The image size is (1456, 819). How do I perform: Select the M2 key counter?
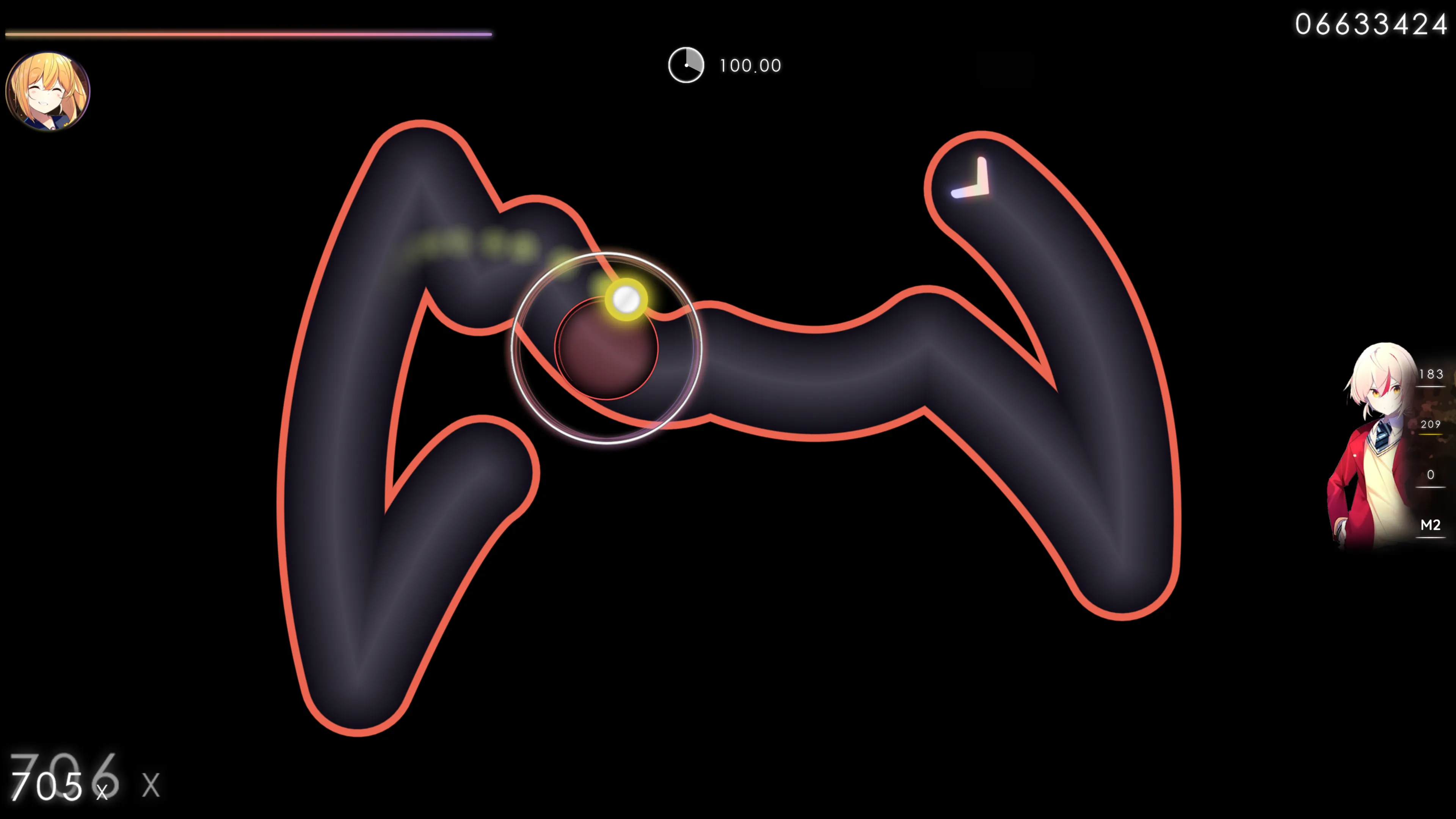(1430, 526)
